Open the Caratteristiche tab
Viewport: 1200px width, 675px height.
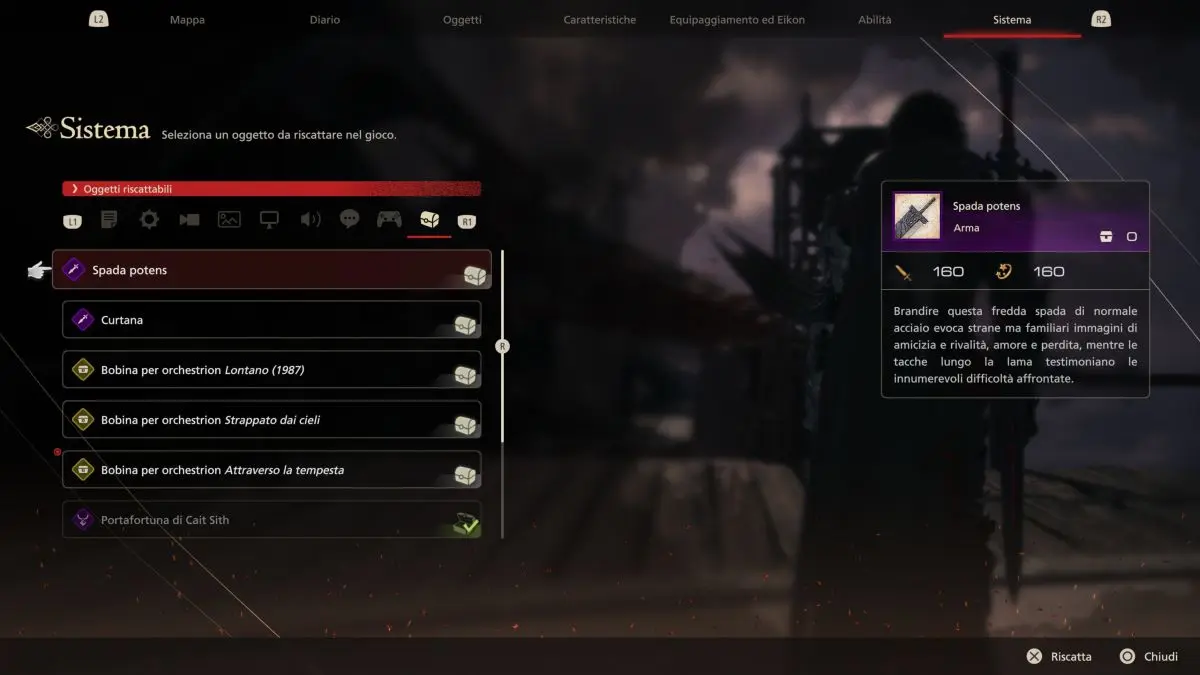tap(599, 20)
